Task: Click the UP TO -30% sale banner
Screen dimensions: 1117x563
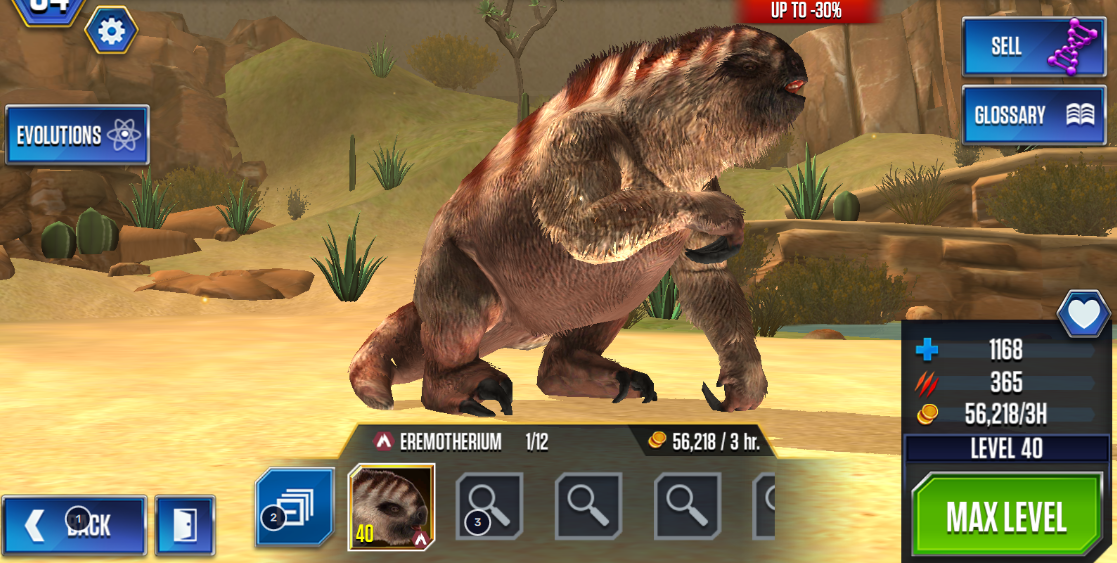Action: tap(806, 11)
